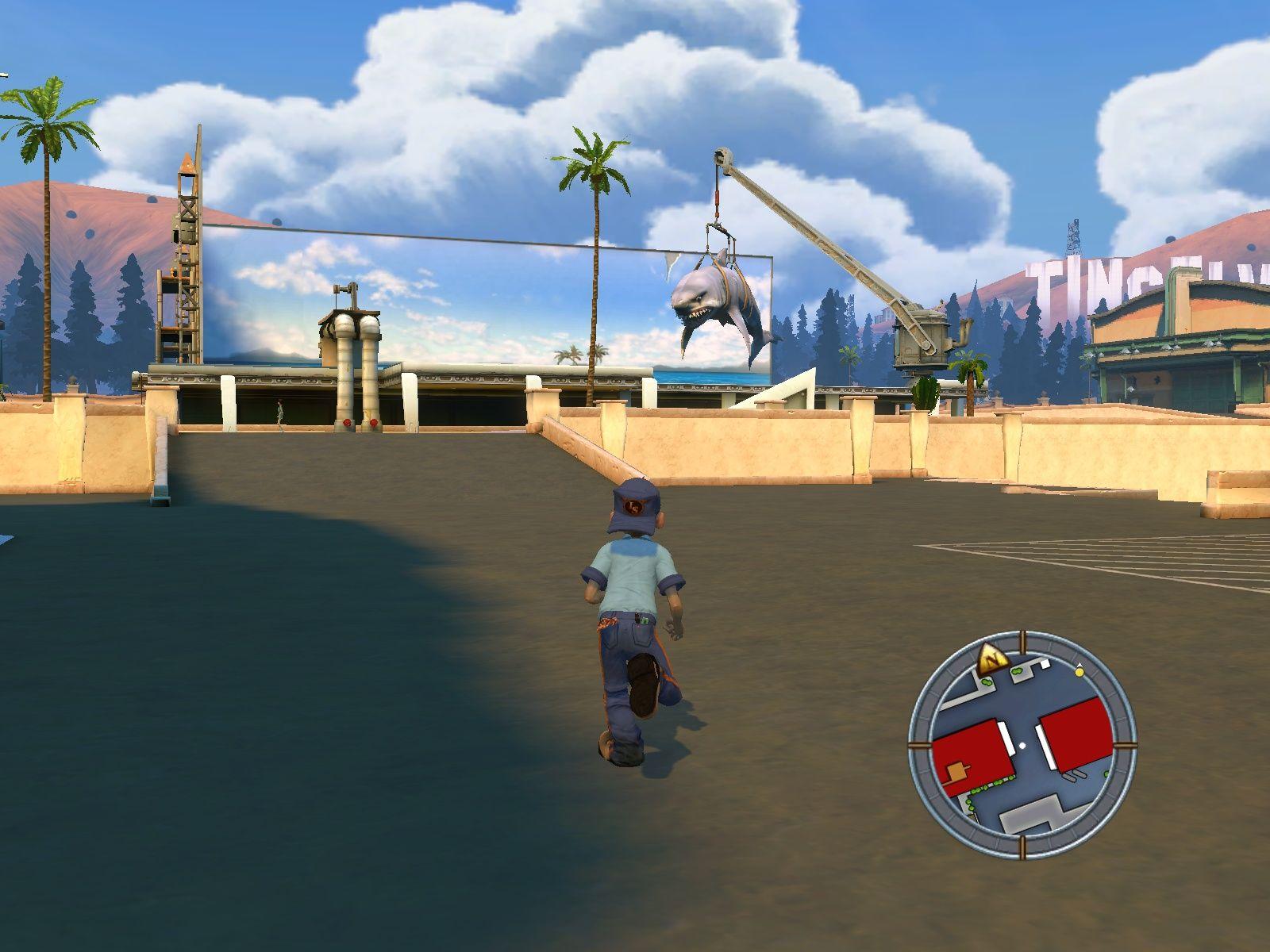Click the orange truck marker on the minimap
Image resolution: width=1270 pixels, height=952 pixels.
(x=956, y=771)
